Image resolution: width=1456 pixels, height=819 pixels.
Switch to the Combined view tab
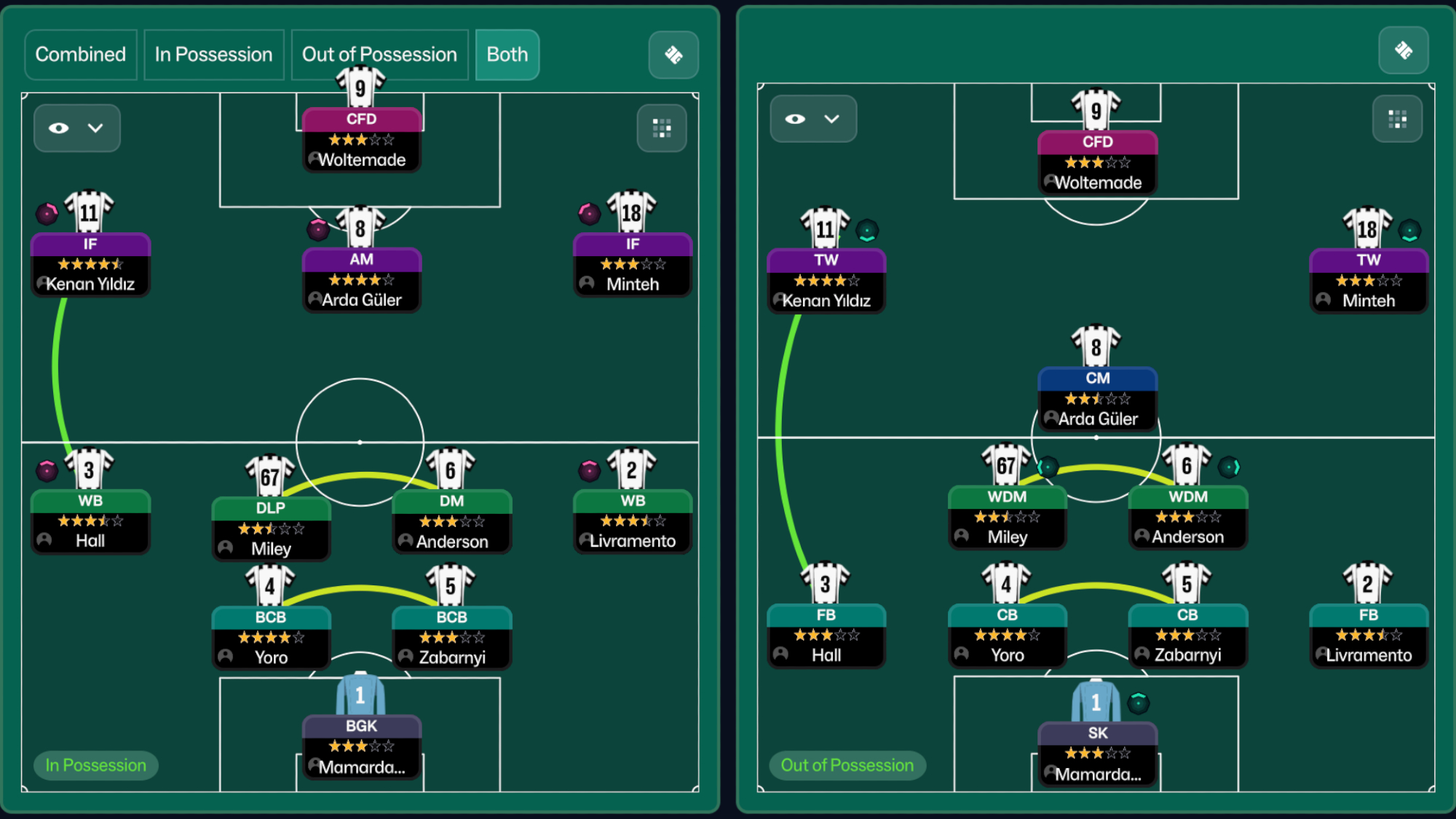pyautogui.click(x=80, y=55)
